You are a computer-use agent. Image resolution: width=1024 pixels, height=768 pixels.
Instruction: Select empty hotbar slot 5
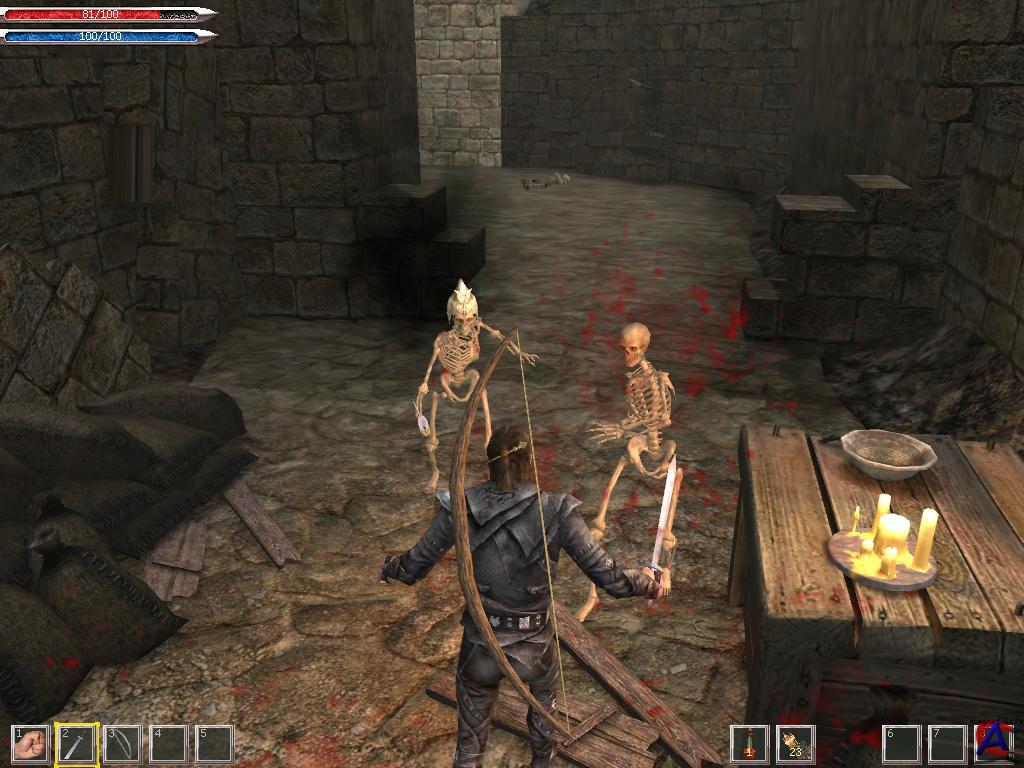coord(214,744)
